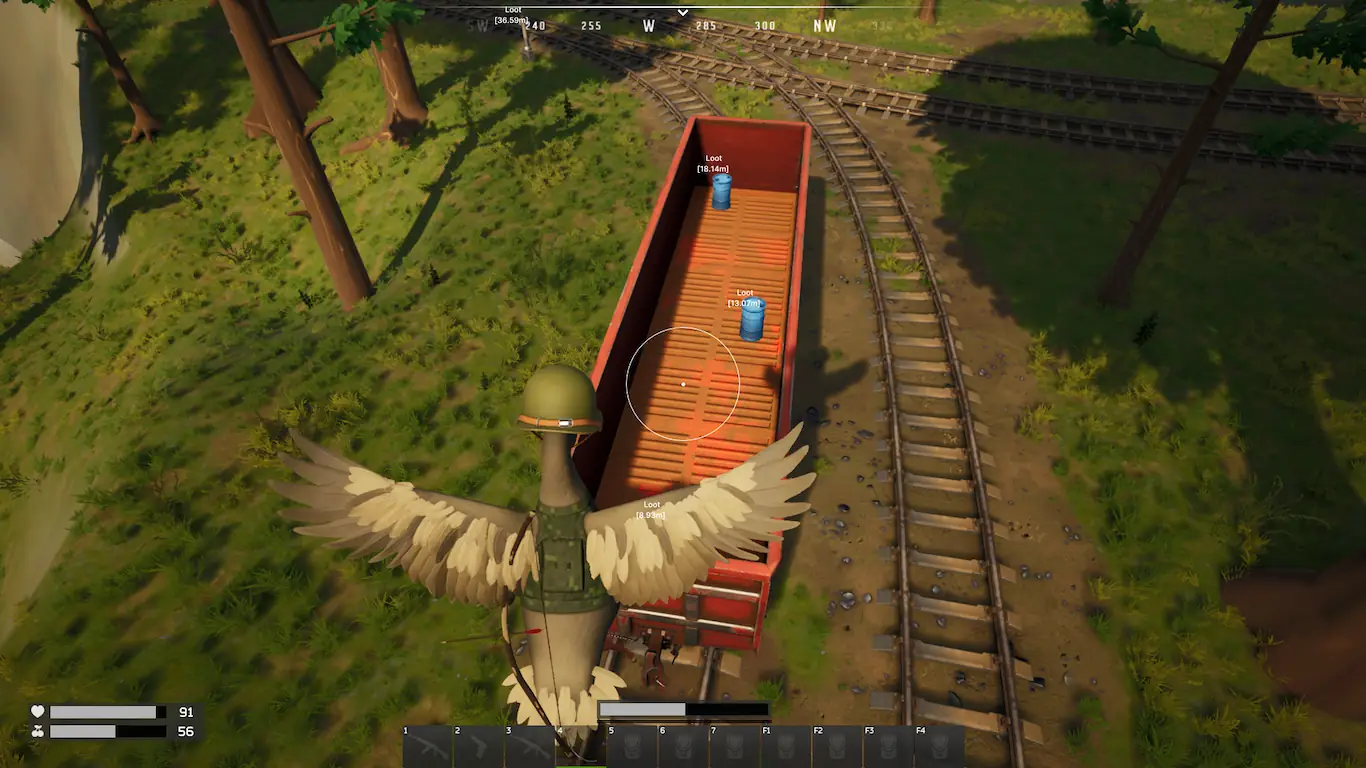Select the active bow slot numbered 4
The width and height of the screenshot is (1366, 768).
pyautogui.click(x=581, y=747)
